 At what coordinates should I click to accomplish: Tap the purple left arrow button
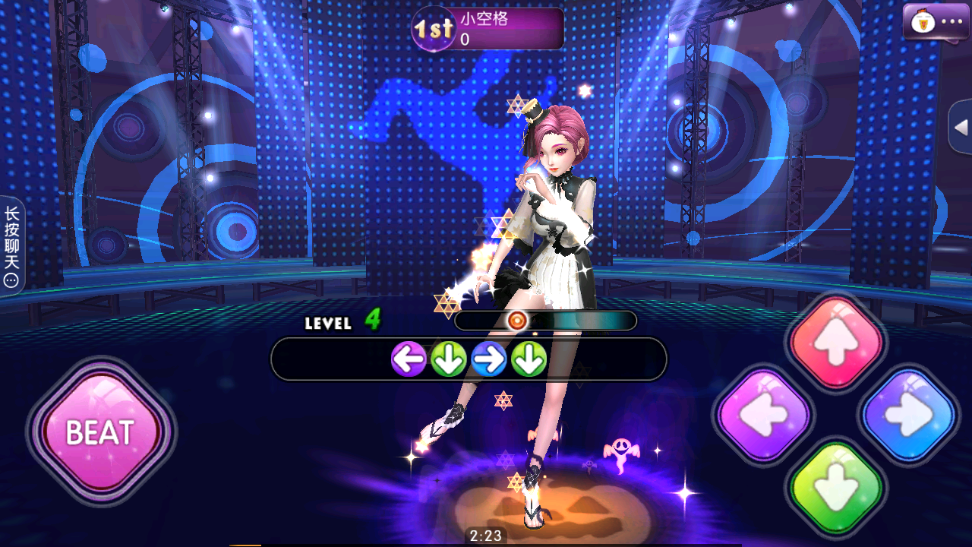[x=765, y=415]
